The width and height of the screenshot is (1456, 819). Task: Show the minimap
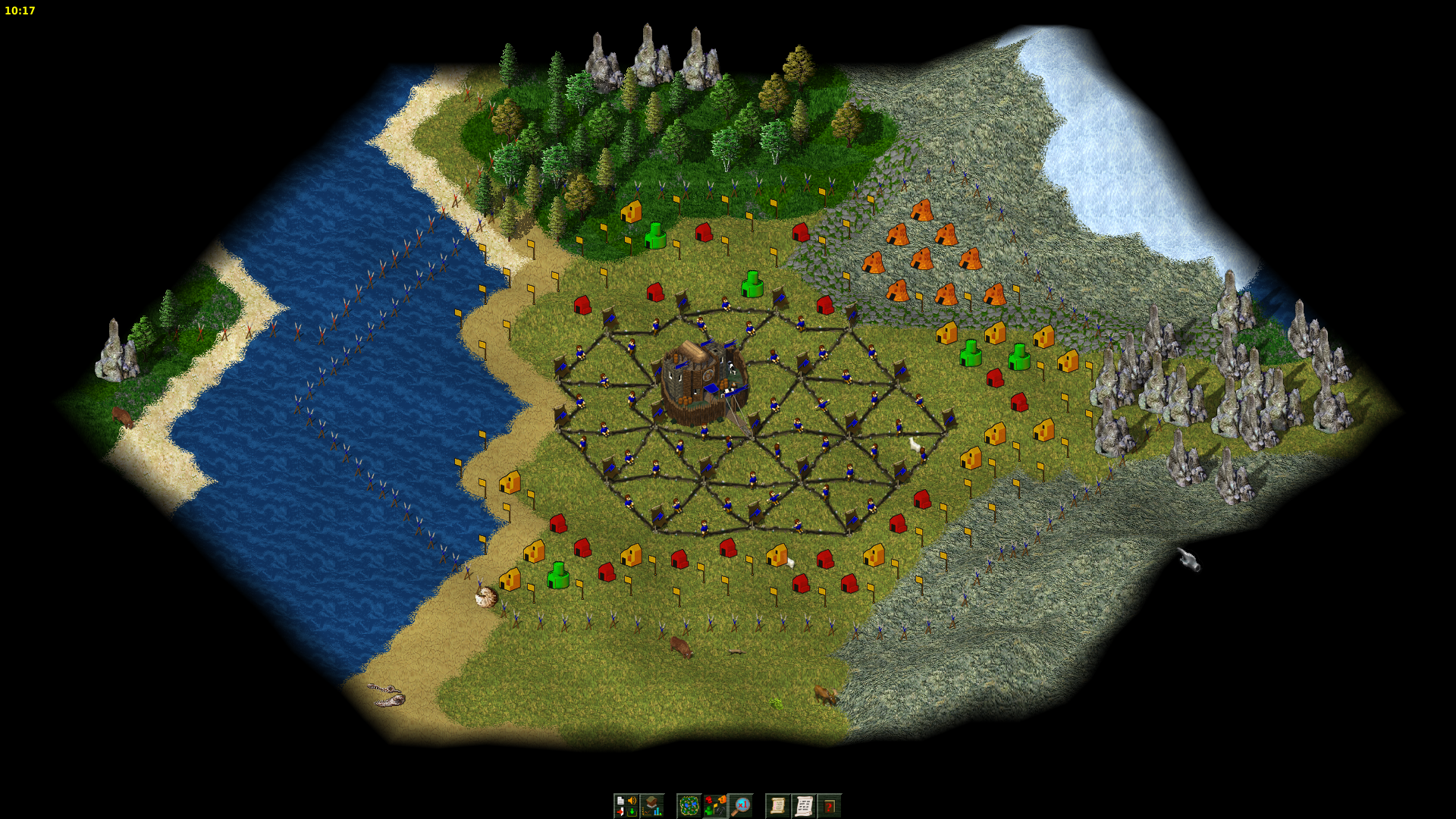[x=689, y=805]
